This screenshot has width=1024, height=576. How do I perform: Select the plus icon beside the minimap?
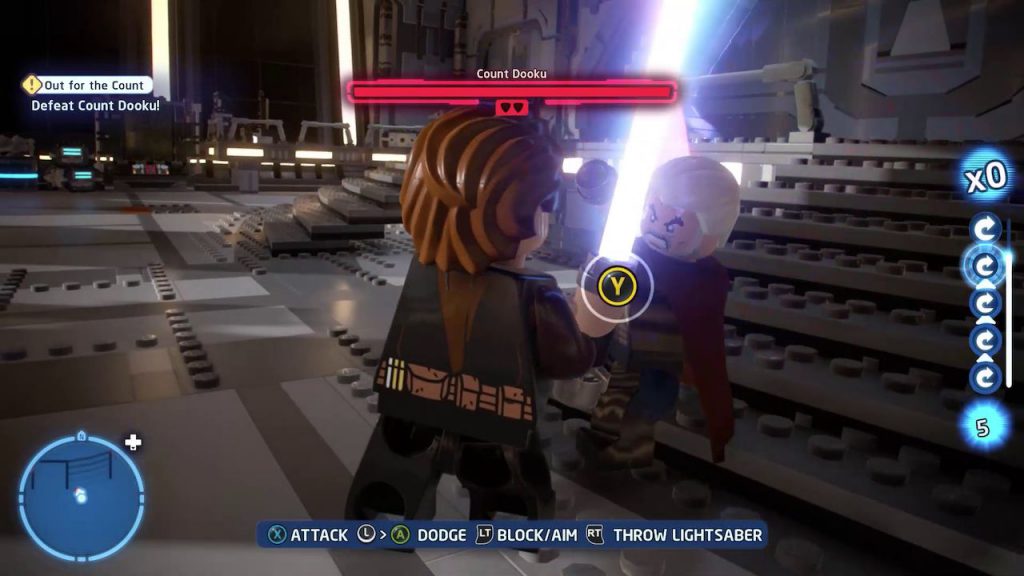click(x=133, y=442)
